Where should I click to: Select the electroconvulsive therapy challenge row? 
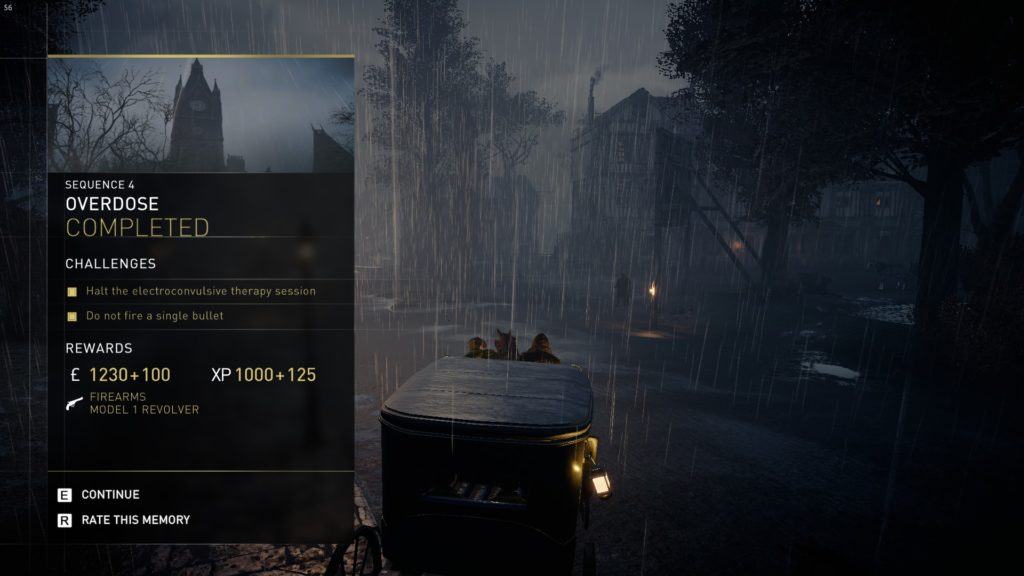click(x=200, y=291)
